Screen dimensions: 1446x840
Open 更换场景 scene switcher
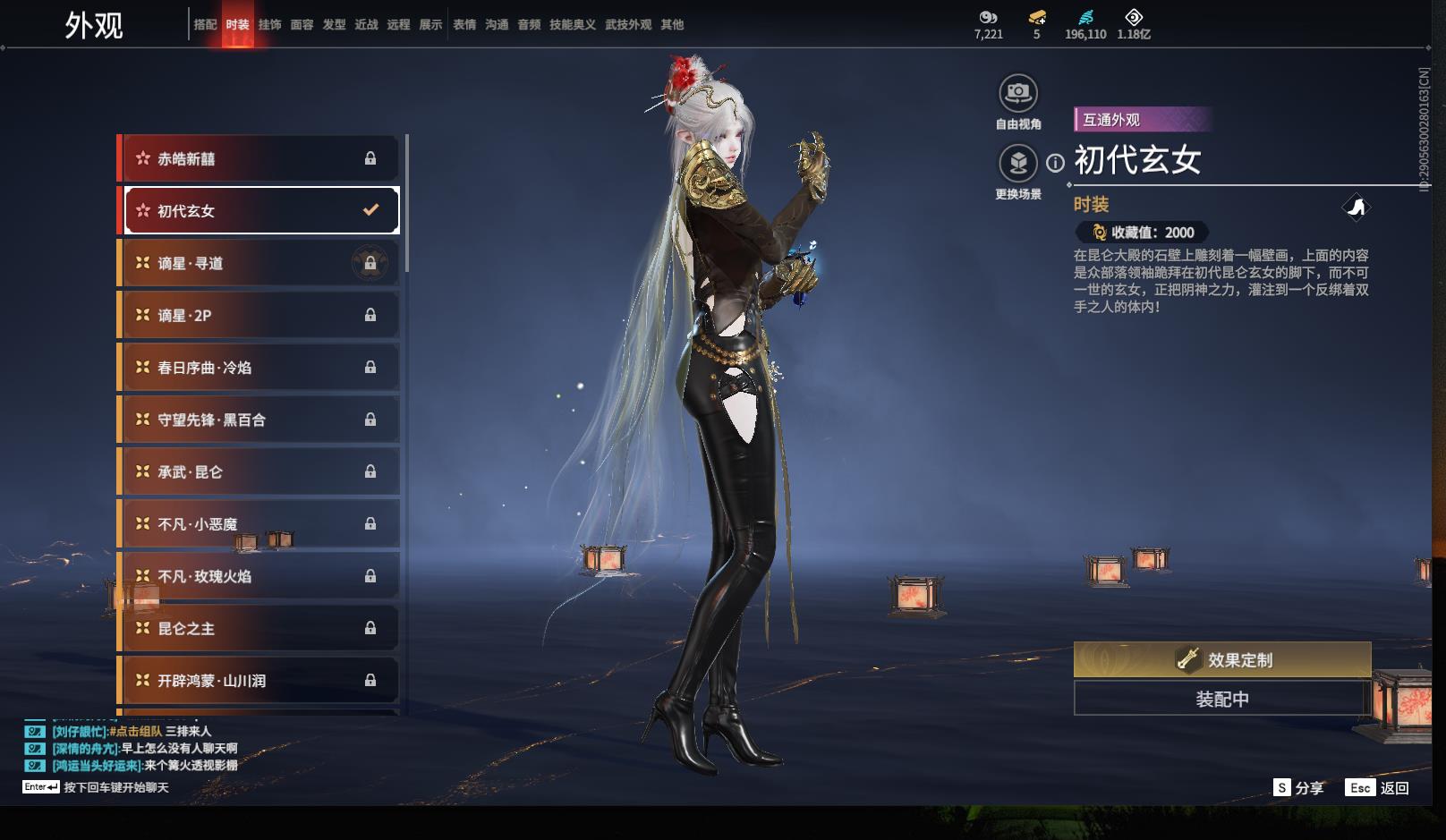pos(1017,164)
